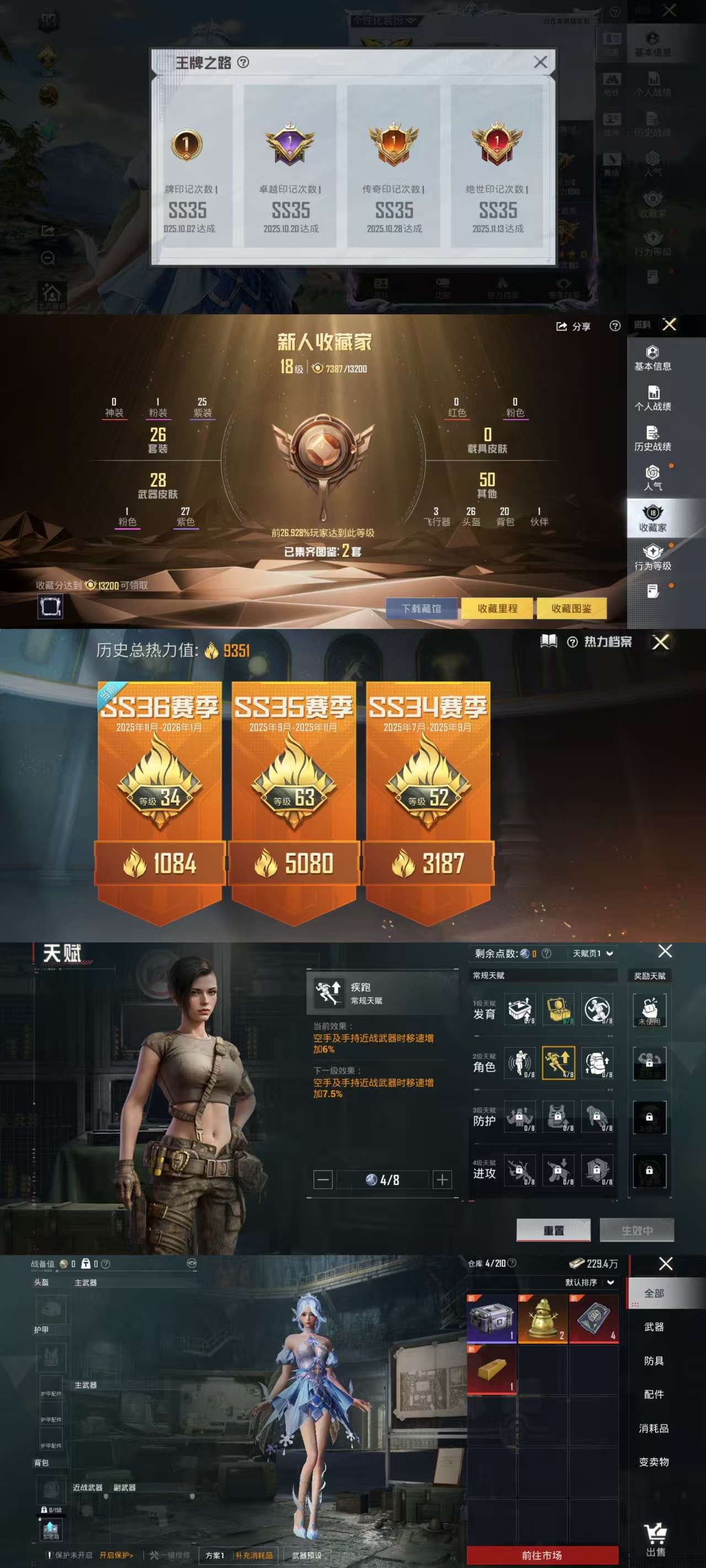The height and width of the screenshot is (1568, 706).
Task: Switch to the 消耗品 warehouse category
Action: click(x=654, y=1428)
